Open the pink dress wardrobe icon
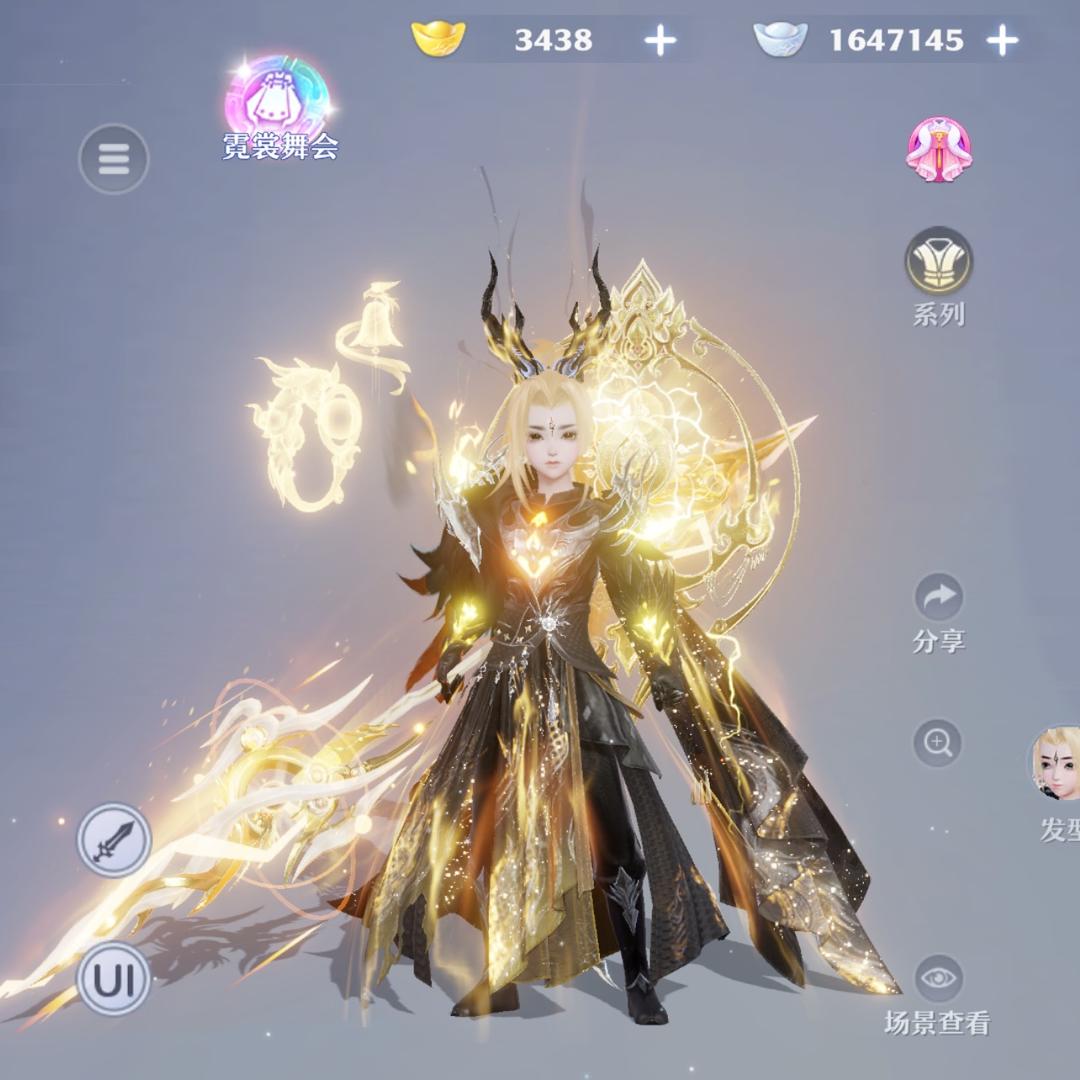Screen dimensions: 1080x1080 tap(939, 149)
